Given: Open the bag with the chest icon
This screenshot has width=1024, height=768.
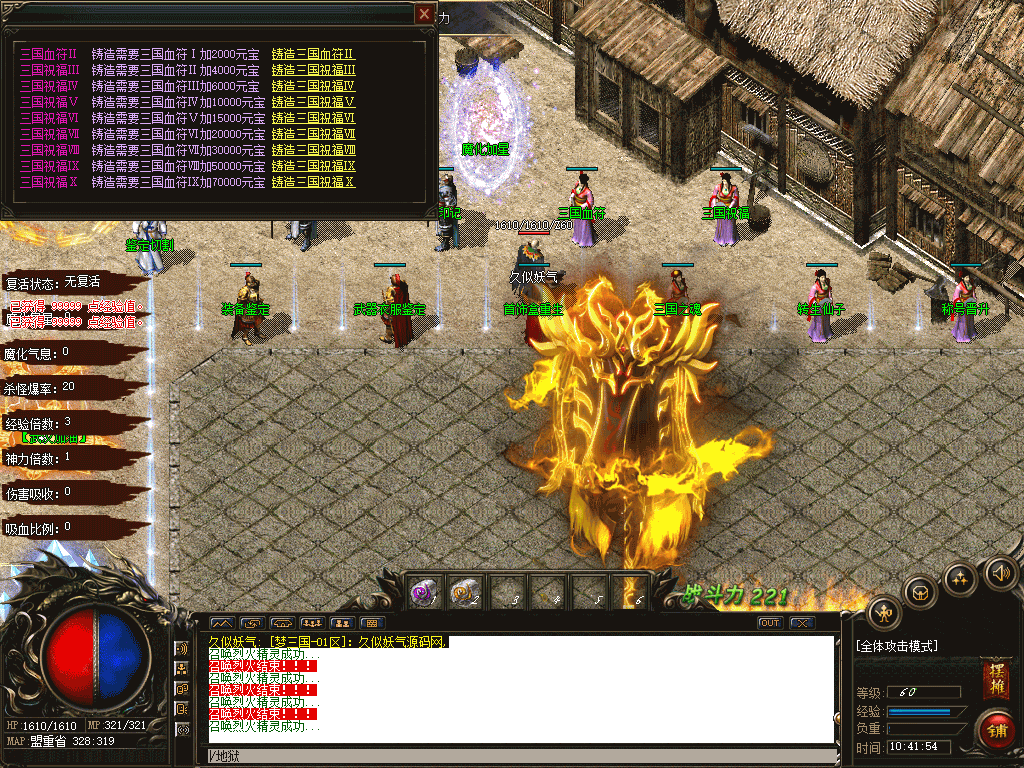Looking at the screenshot, I should click(921, 591).
